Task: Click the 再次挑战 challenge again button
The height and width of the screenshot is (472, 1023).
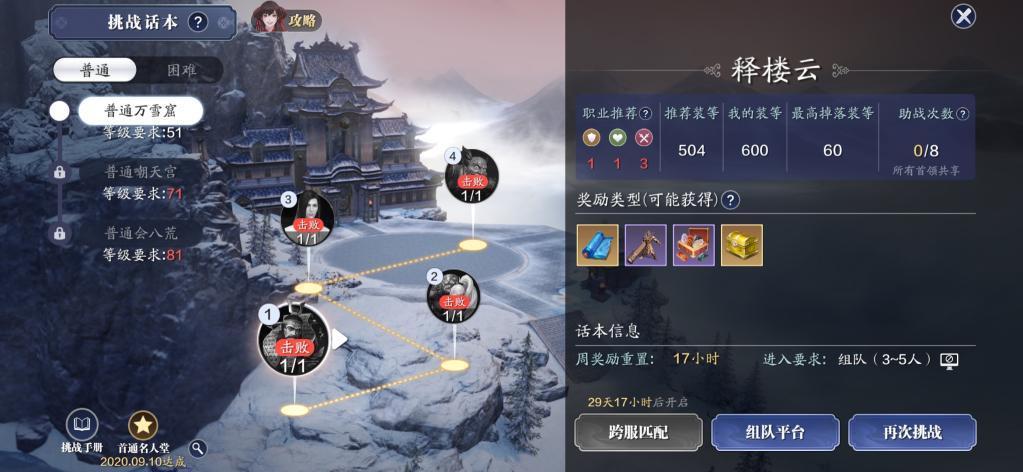Action: pyautogui.click(x=912, y=432)
